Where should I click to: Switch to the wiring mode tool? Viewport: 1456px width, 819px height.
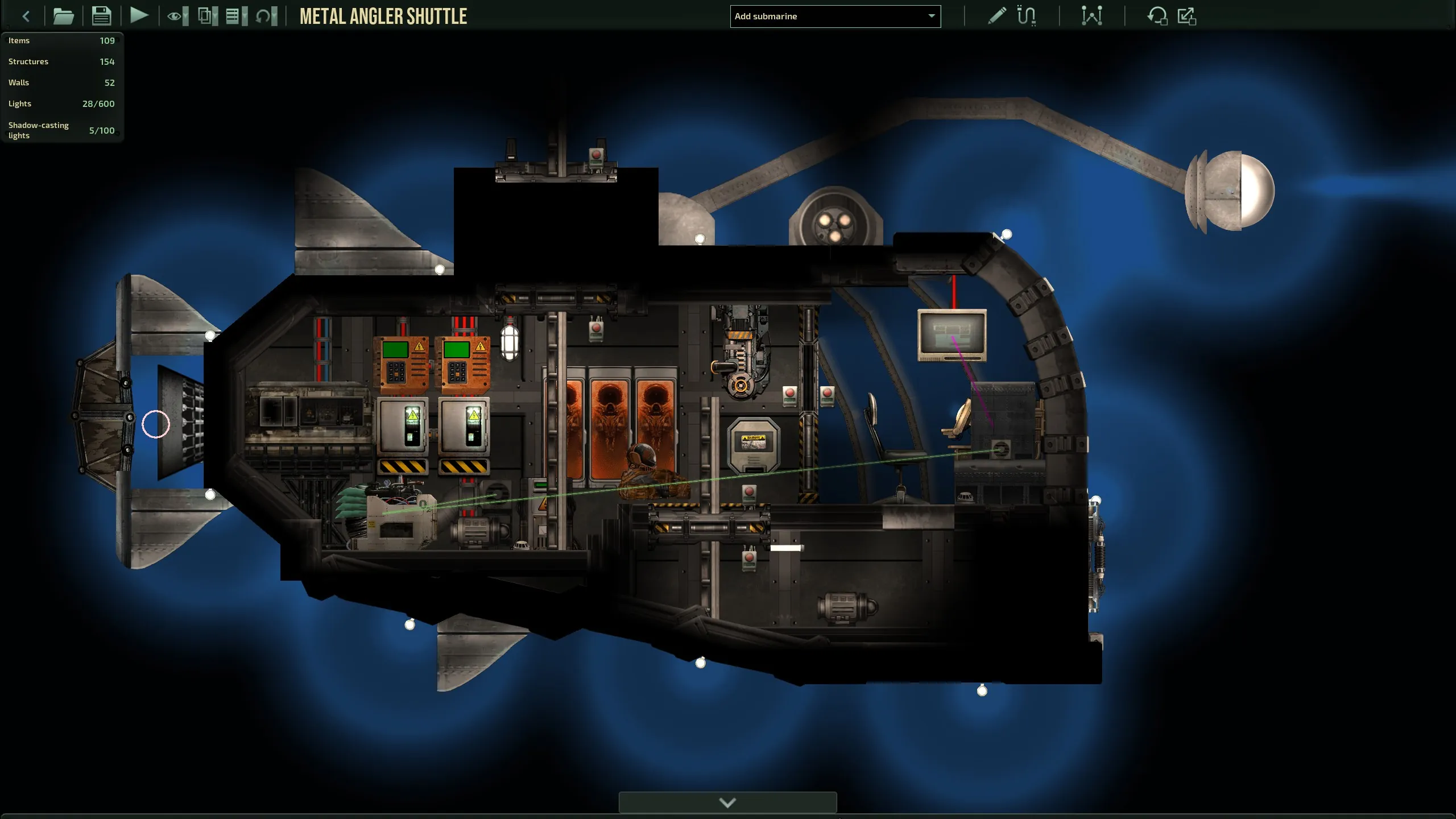point(1026,16)
